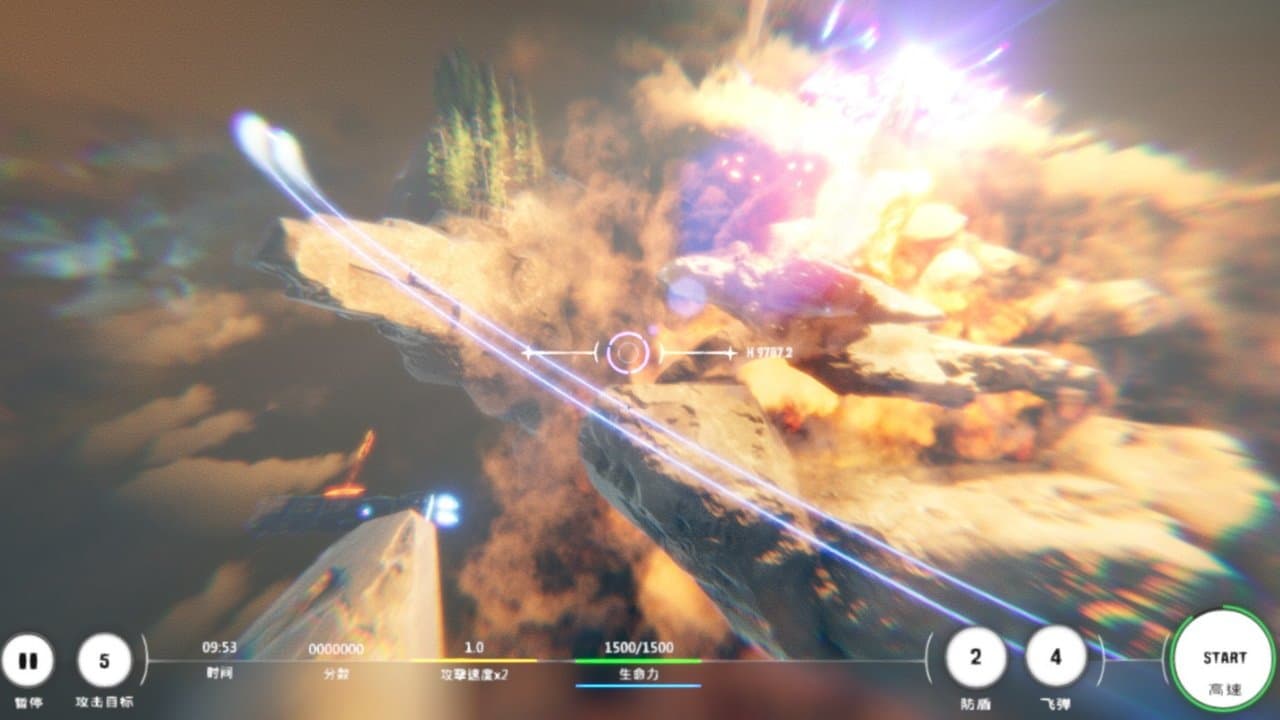
Task: Activate the shield button showing 2
Action: (x=975, y=657)
